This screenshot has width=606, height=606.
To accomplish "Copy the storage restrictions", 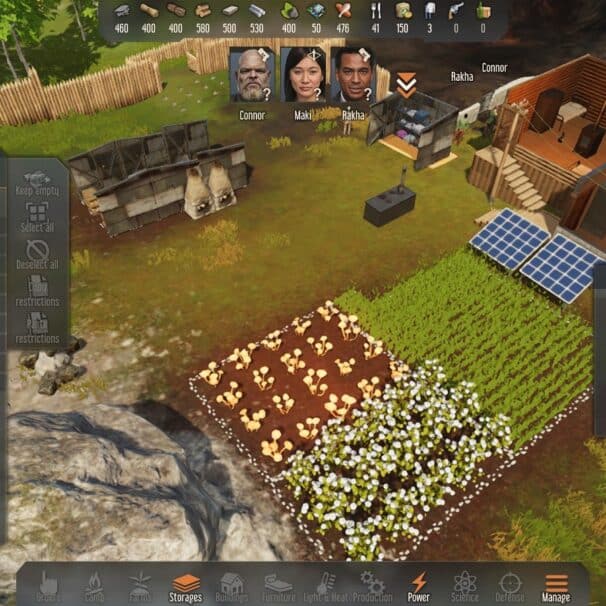I will coord(38,290).
